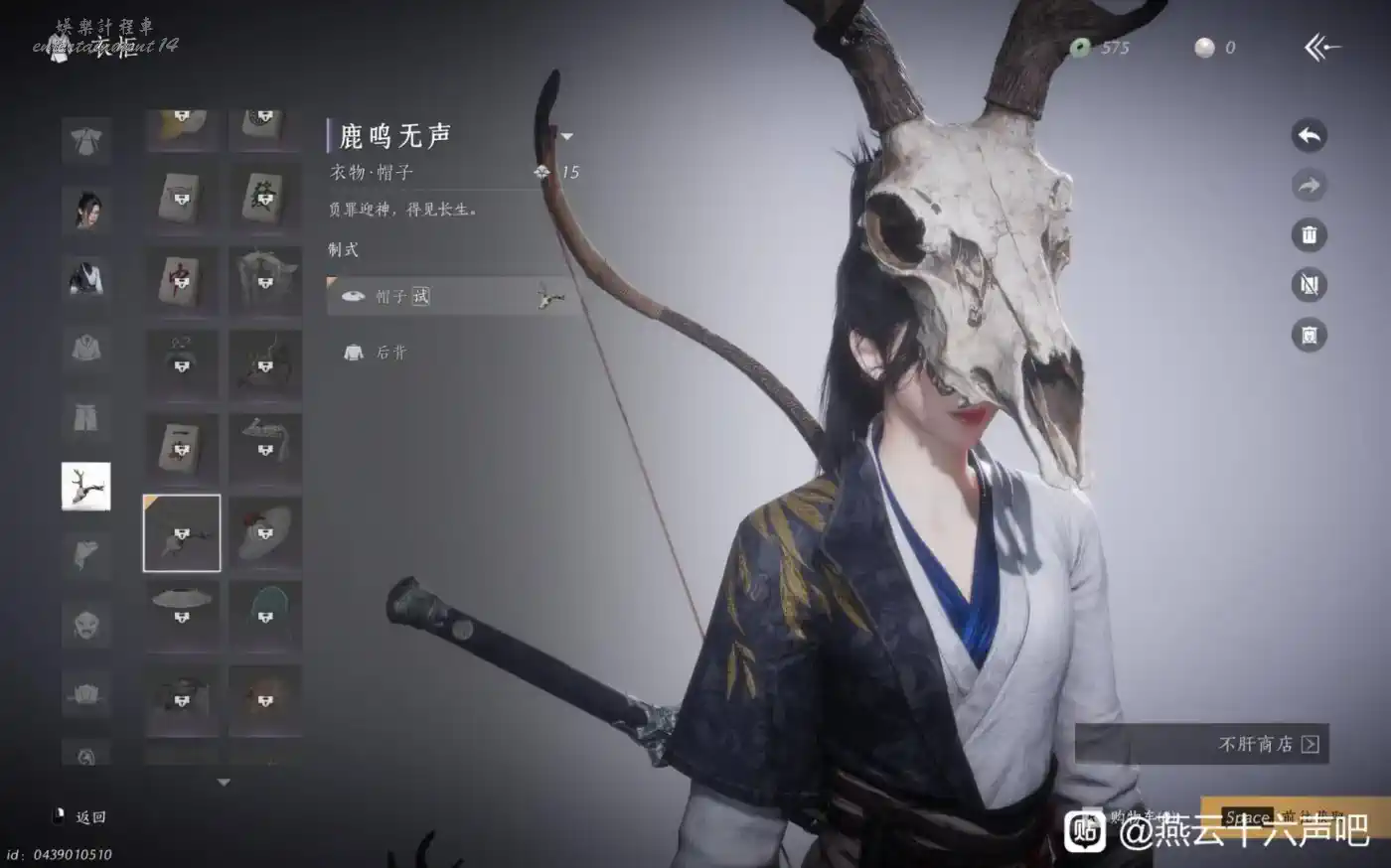Viewport: 1391px width, 868px height.
Task: Select the deer skull hat category tab
Action: pyautogui.click(x=86, y=487)
